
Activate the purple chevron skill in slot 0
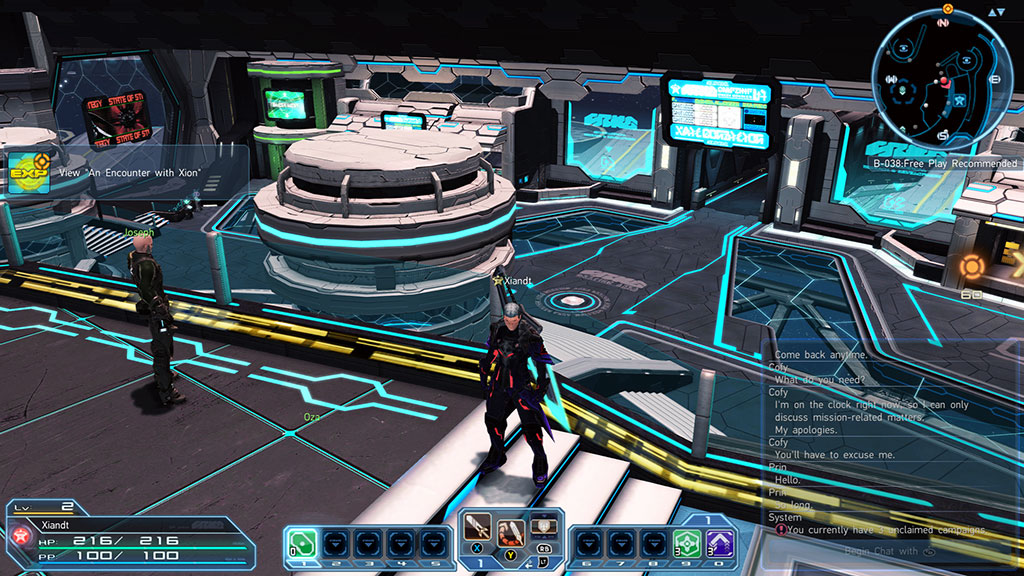718,543
